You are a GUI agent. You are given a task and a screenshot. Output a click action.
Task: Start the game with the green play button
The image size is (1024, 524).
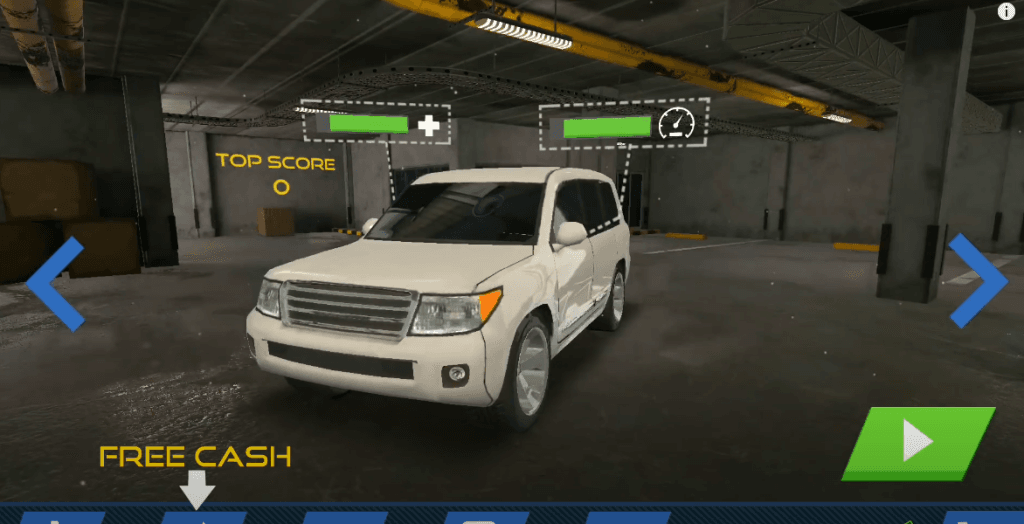coord(918,442)
